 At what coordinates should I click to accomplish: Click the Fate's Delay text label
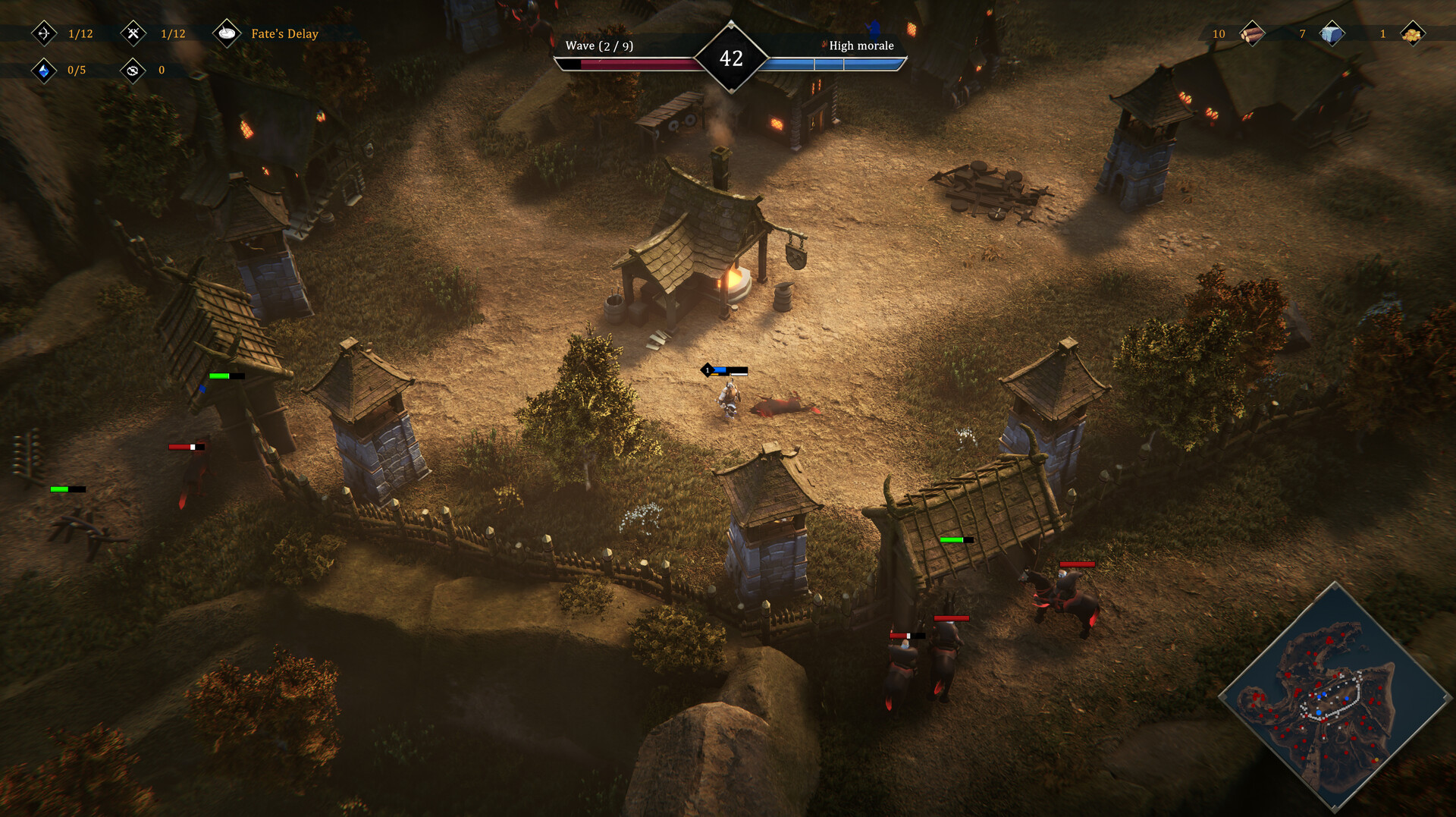coord(284,33)
